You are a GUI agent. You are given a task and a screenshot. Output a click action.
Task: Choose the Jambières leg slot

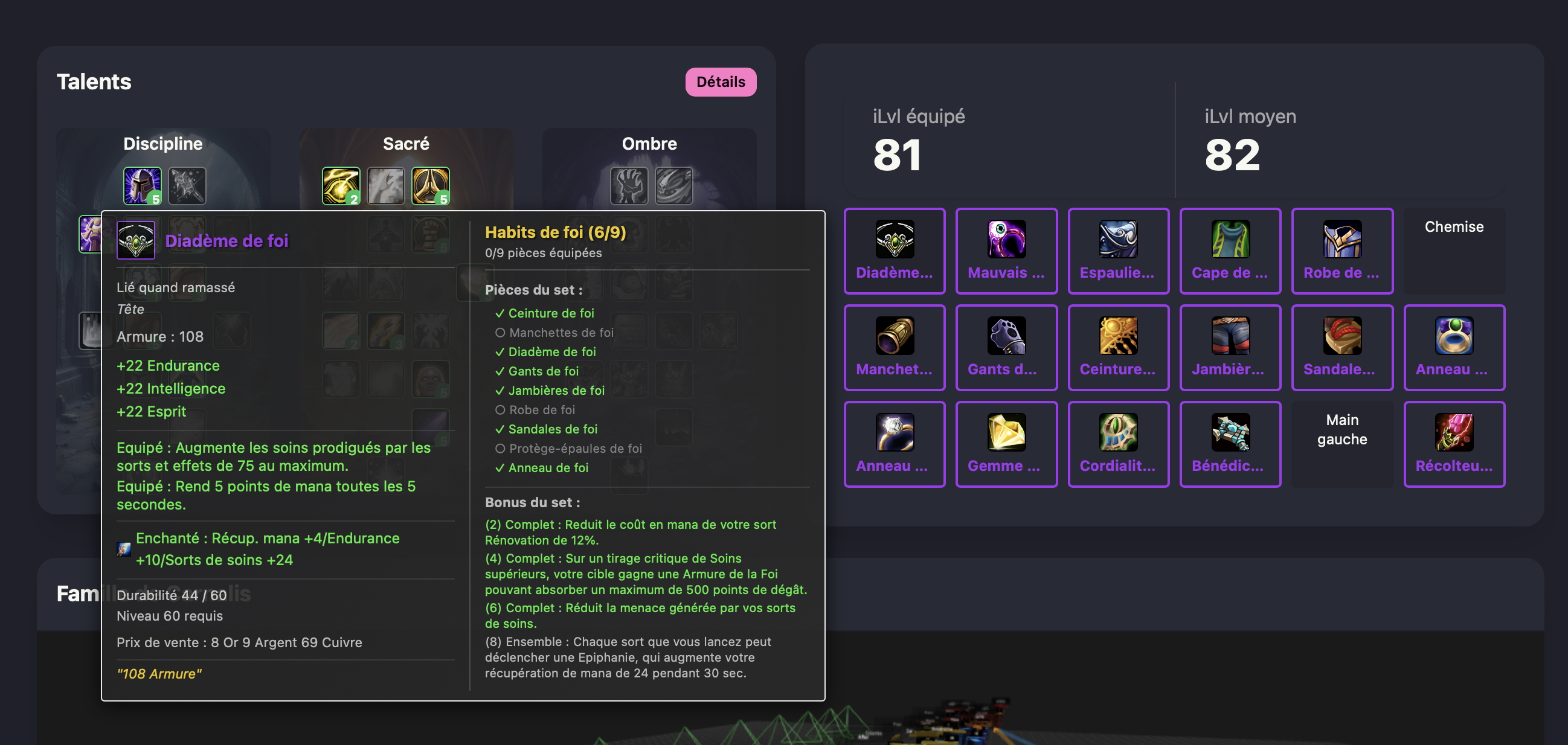point(1230,348)
